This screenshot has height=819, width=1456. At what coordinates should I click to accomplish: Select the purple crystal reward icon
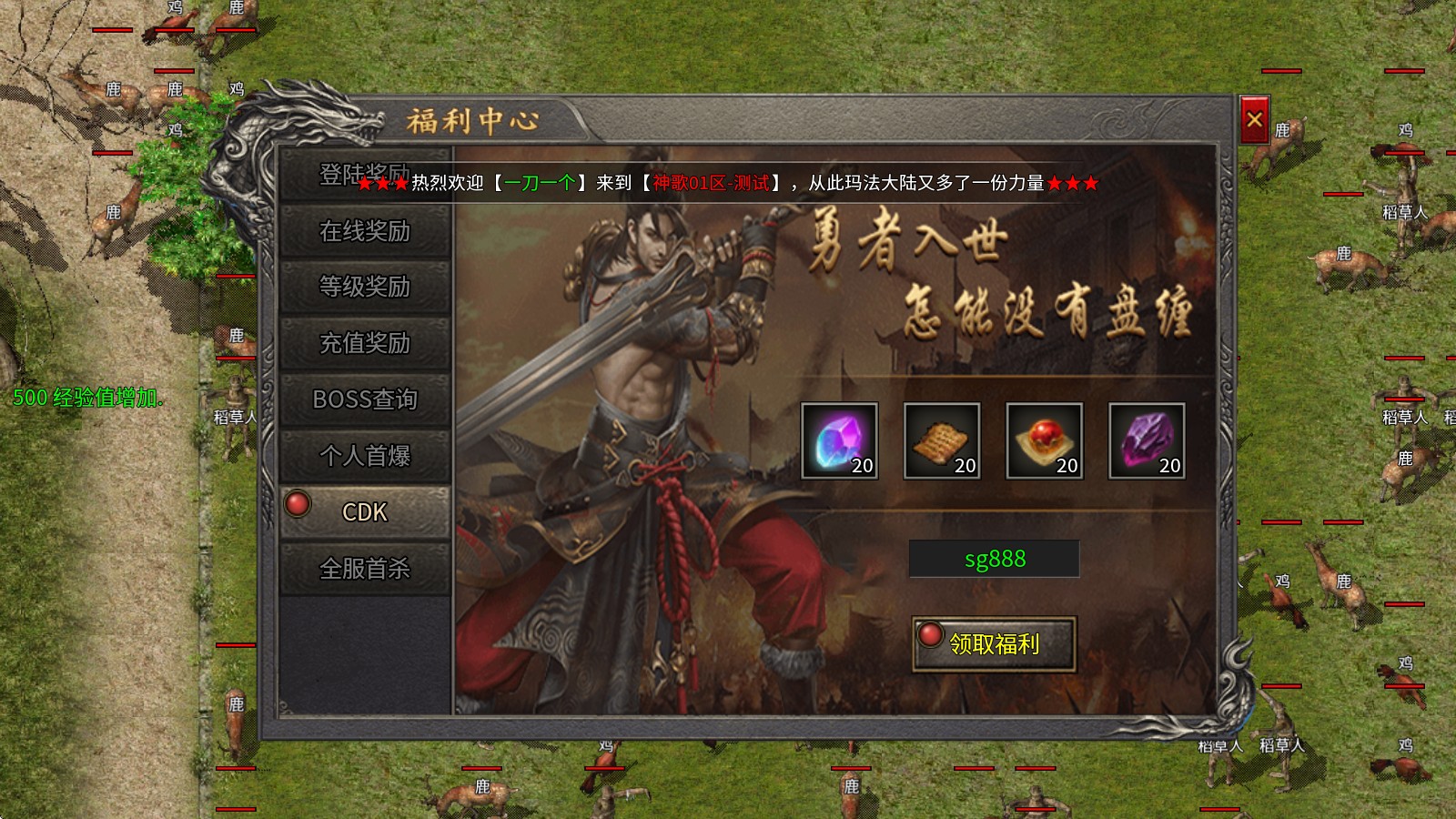click(838, 440)
